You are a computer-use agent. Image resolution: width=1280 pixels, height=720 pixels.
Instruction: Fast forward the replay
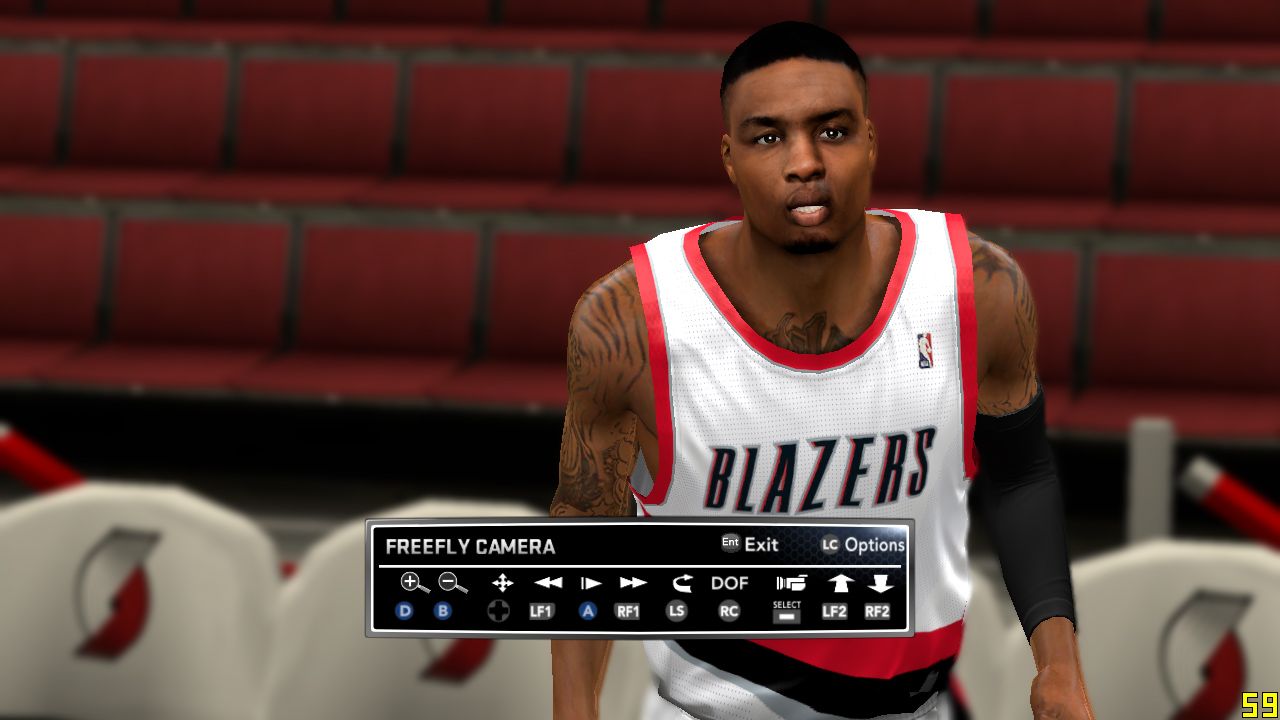[633, 583]
